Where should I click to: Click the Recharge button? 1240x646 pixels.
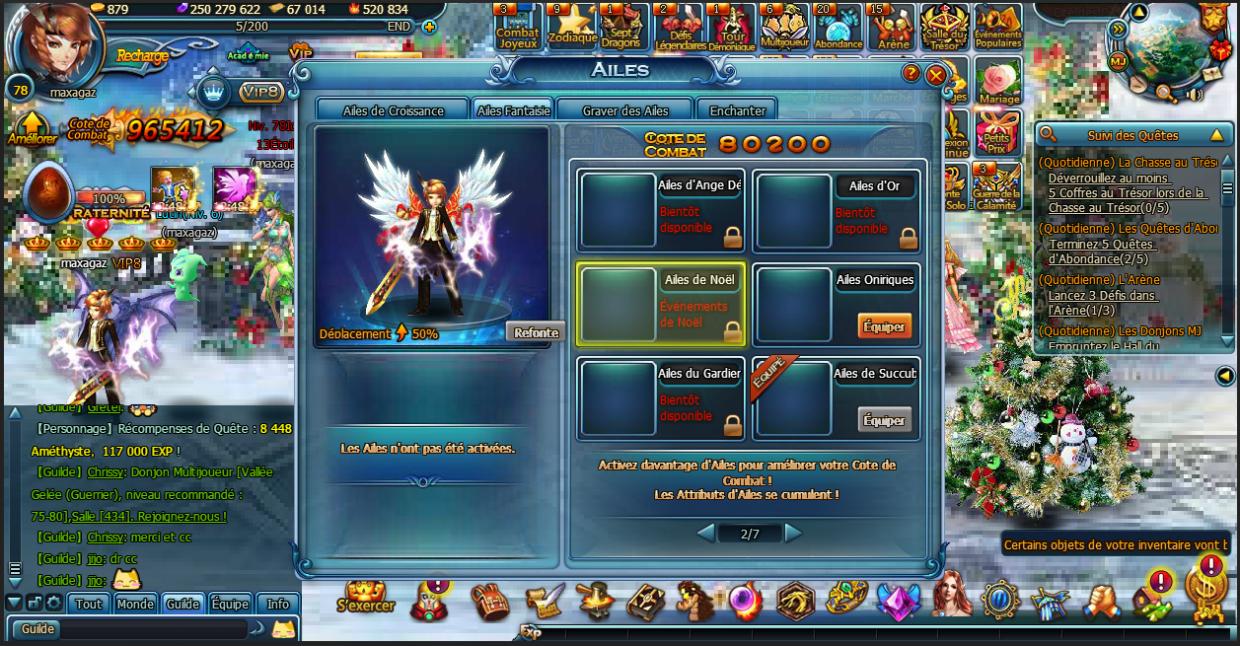point(142,56)
